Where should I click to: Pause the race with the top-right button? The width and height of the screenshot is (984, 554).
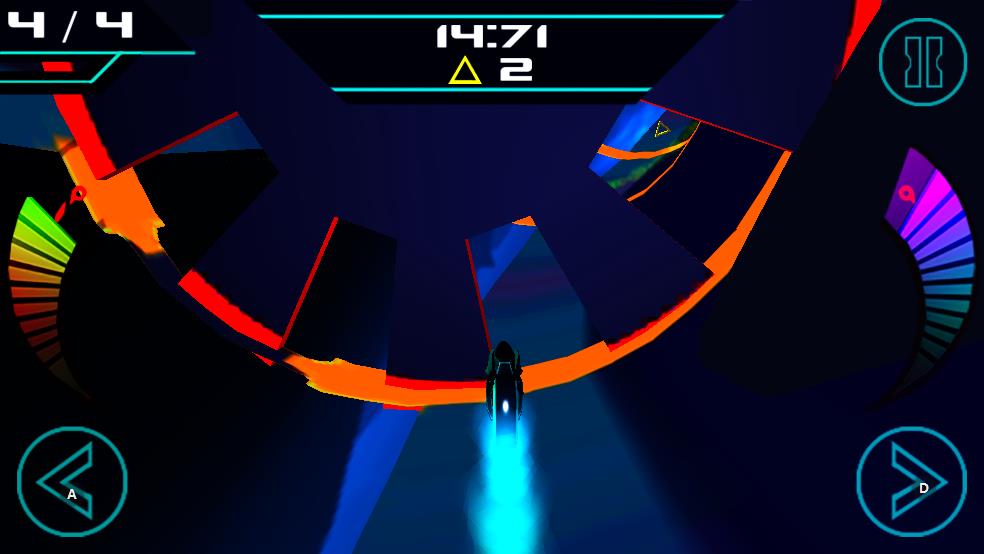[x=922, y=62]
